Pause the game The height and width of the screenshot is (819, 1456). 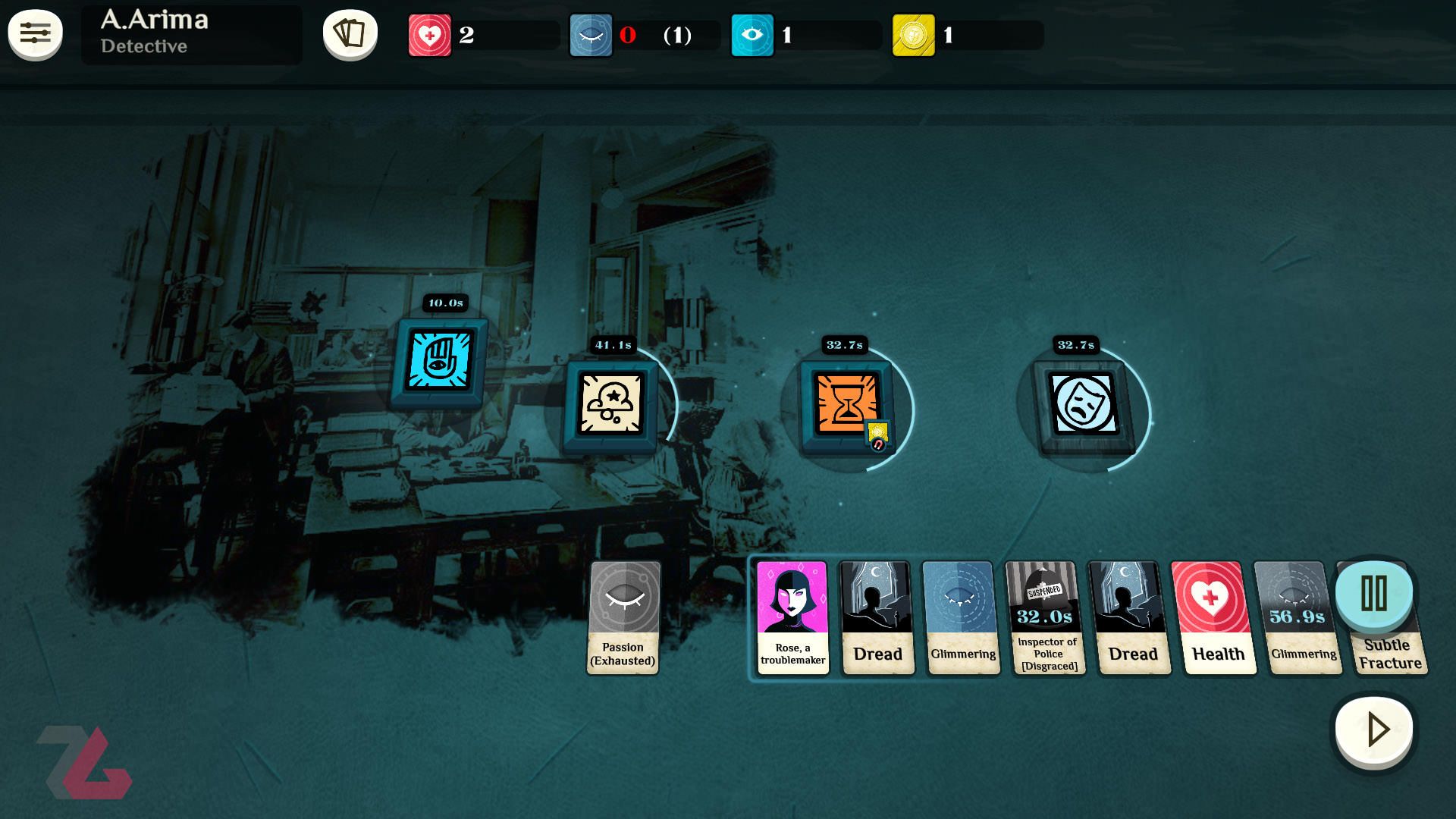(x=1373, y=593)
